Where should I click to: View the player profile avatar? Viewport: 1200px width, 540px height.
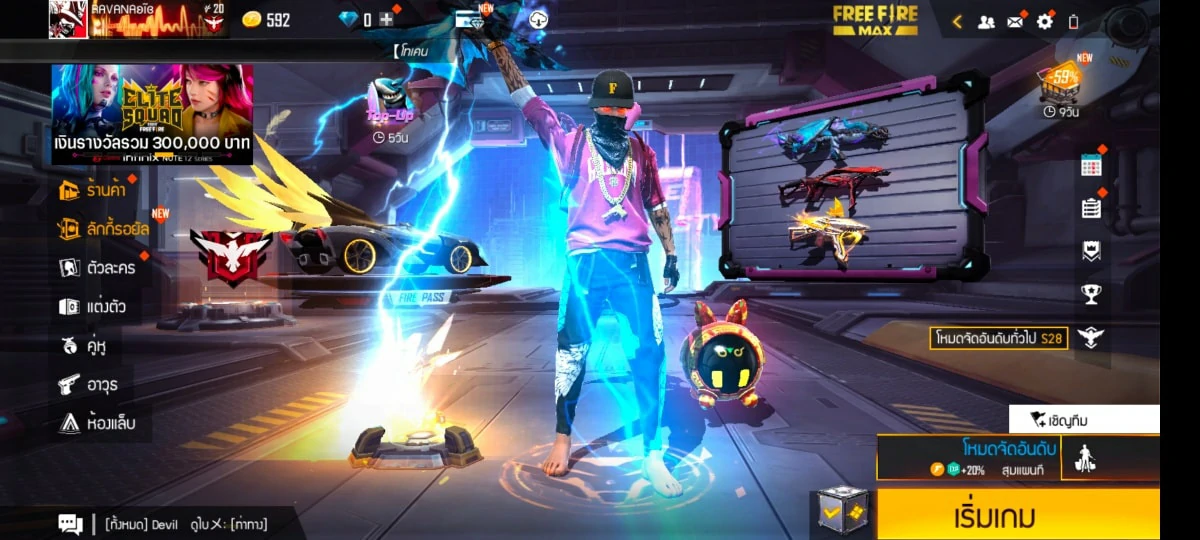click(x=68, y=19)
